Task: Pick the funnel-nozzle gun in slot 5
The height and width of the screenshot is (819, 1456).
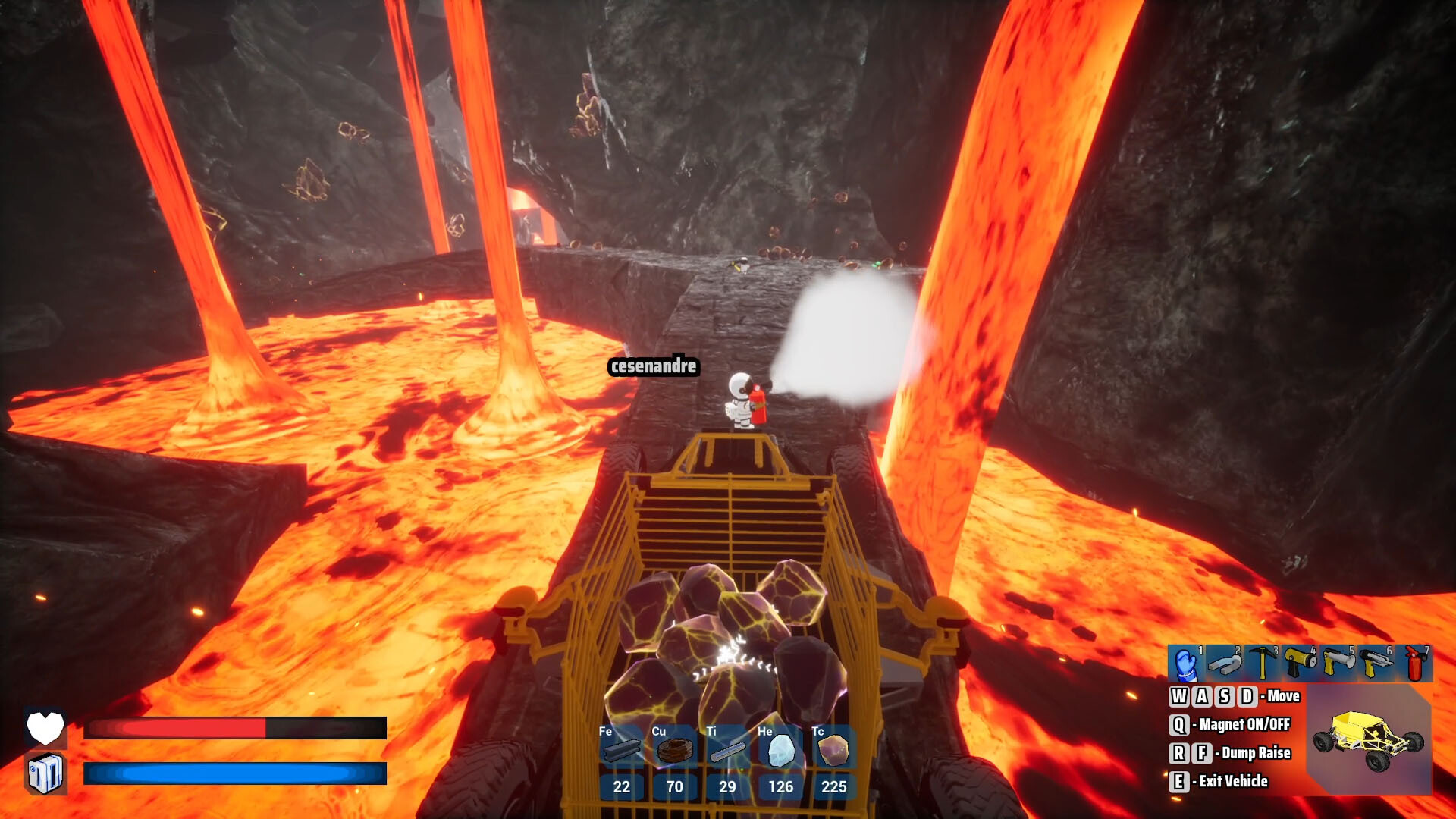Action: tap(1338, 664)
